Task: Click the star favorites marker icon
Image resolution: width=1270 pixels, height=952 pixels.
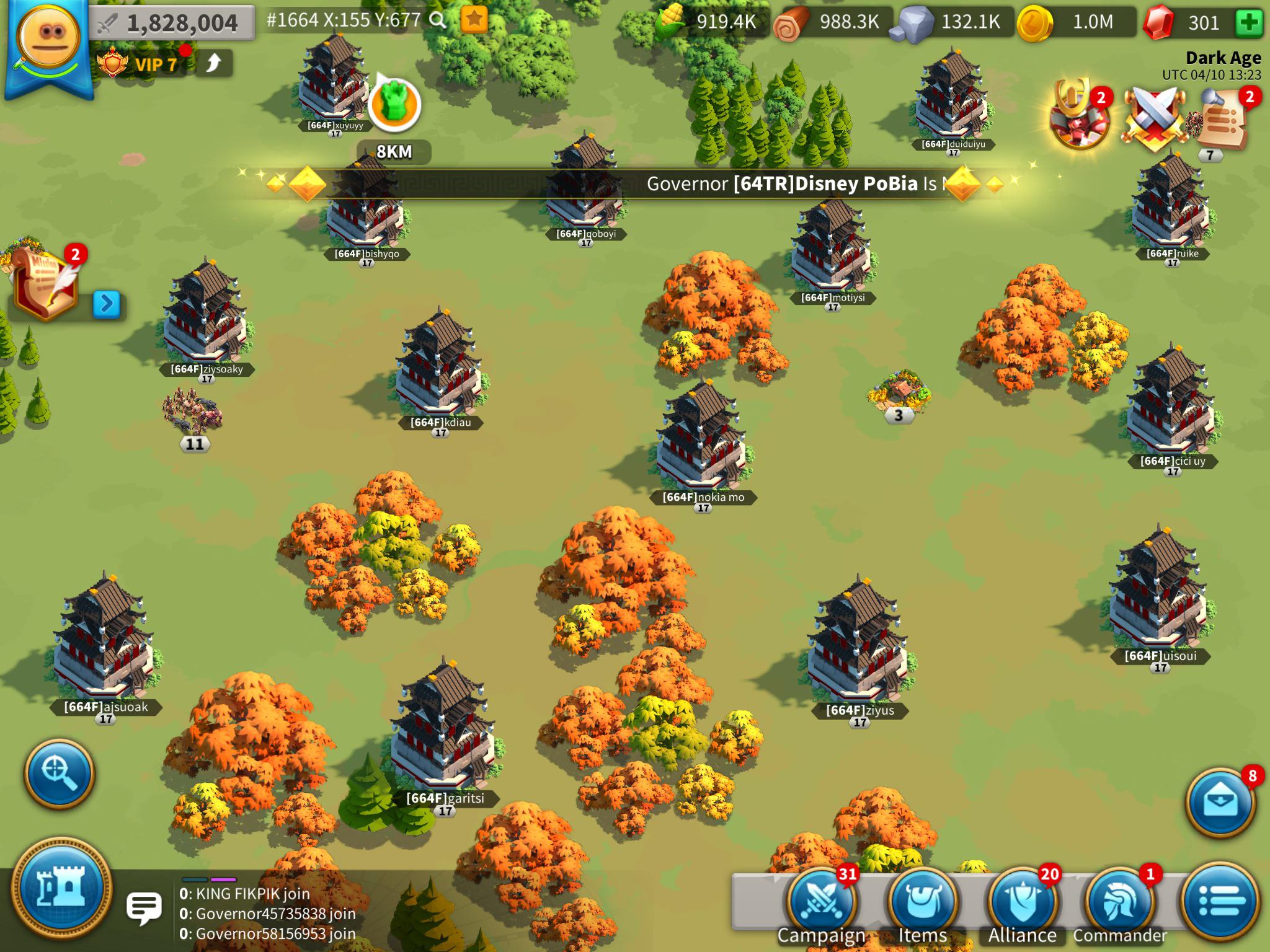Action: (x=475, y=20)
